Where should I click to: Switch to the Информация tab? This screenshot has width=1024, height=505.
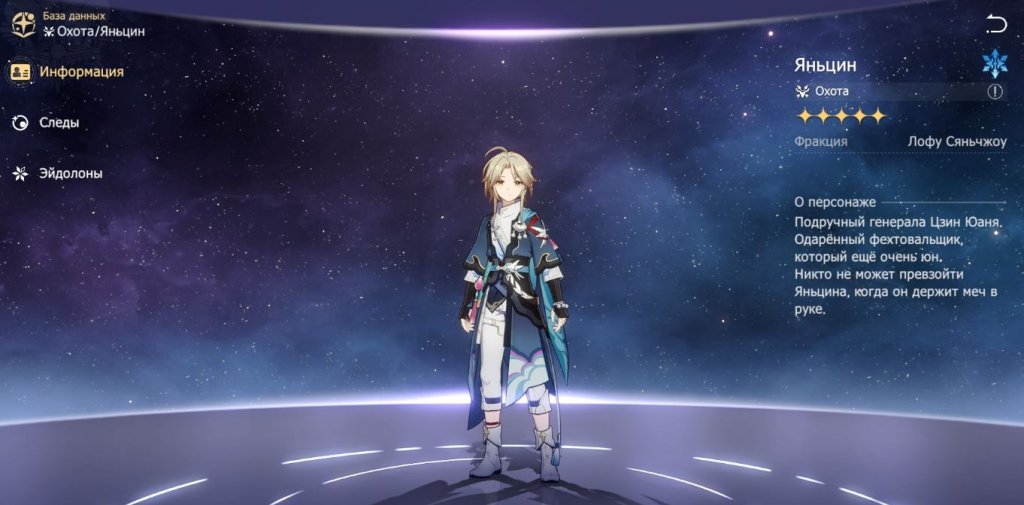[68, 72]
